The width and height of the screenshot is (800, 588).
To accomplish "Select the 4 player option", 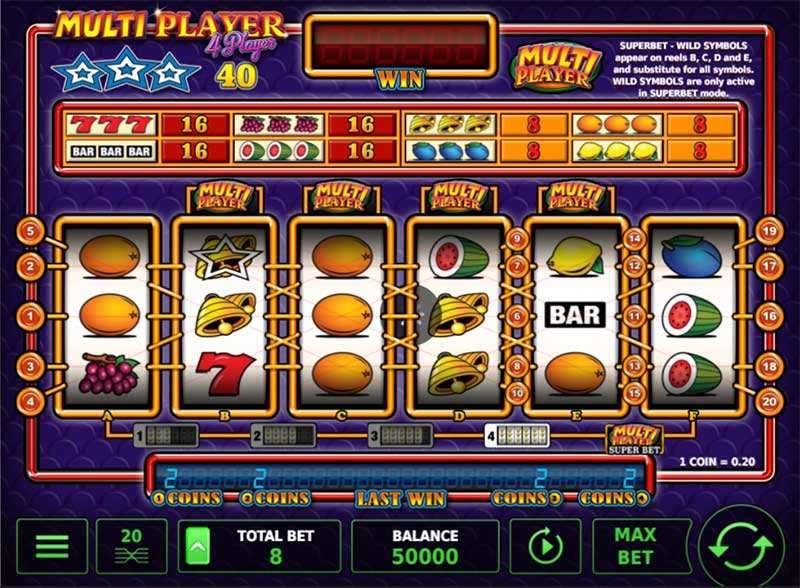I will coord(517,435).
